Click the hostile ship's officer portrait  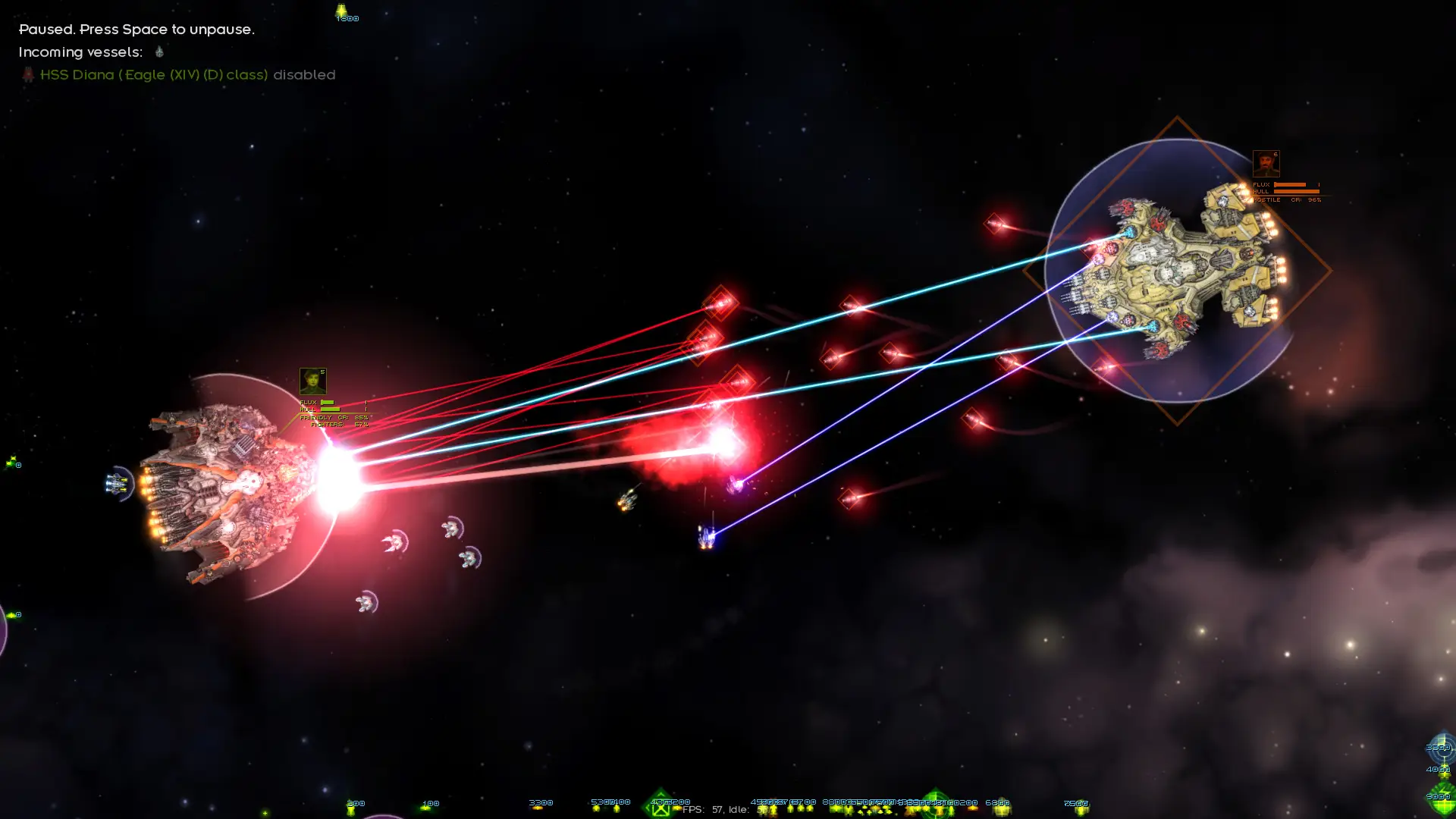(x=1266, y=164)
